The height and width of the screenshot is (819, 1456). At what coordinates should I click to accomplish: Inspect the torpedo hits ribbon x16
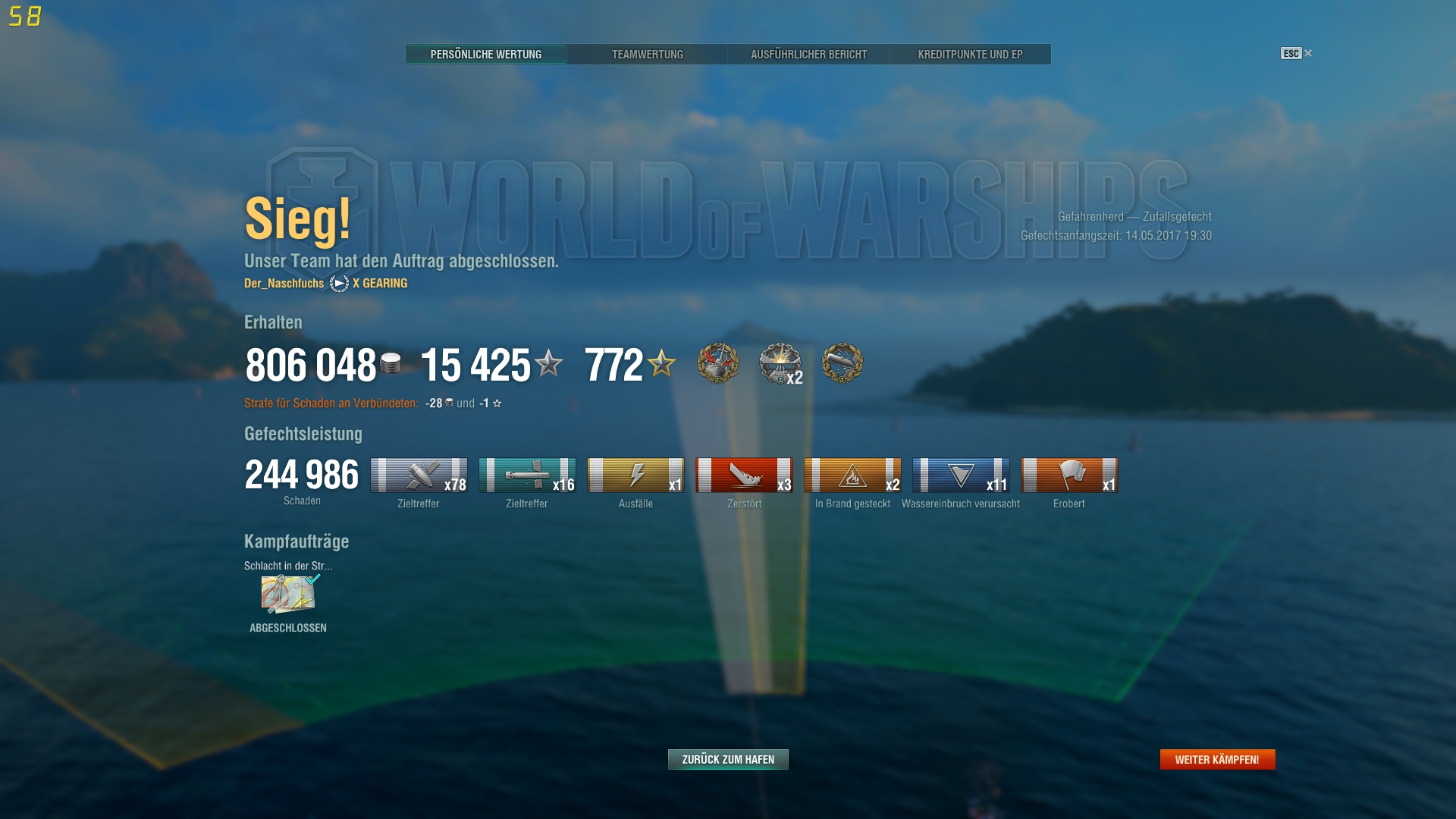point(527,475)
